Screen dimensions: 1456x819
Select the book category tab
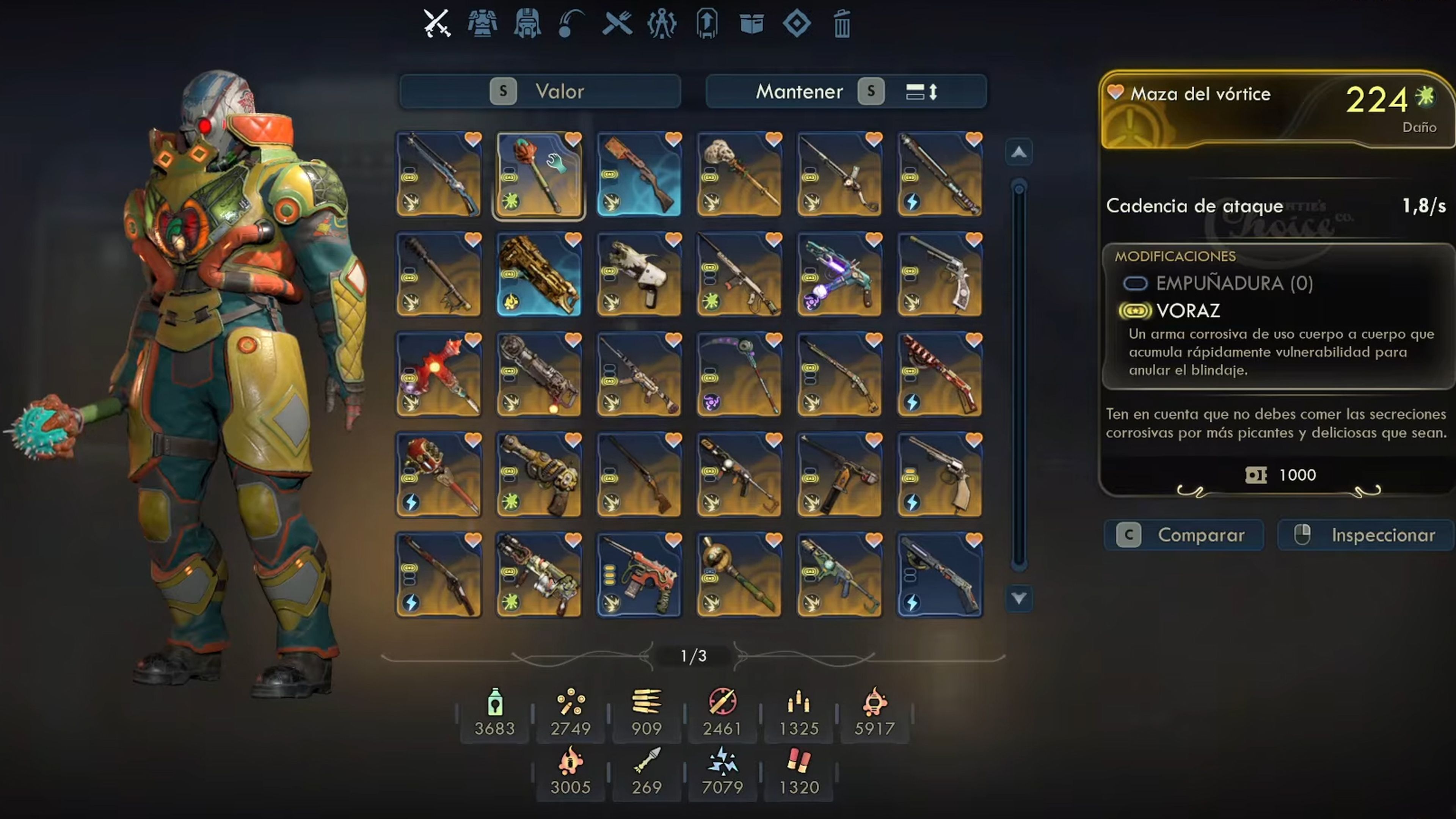pos(751,24)
